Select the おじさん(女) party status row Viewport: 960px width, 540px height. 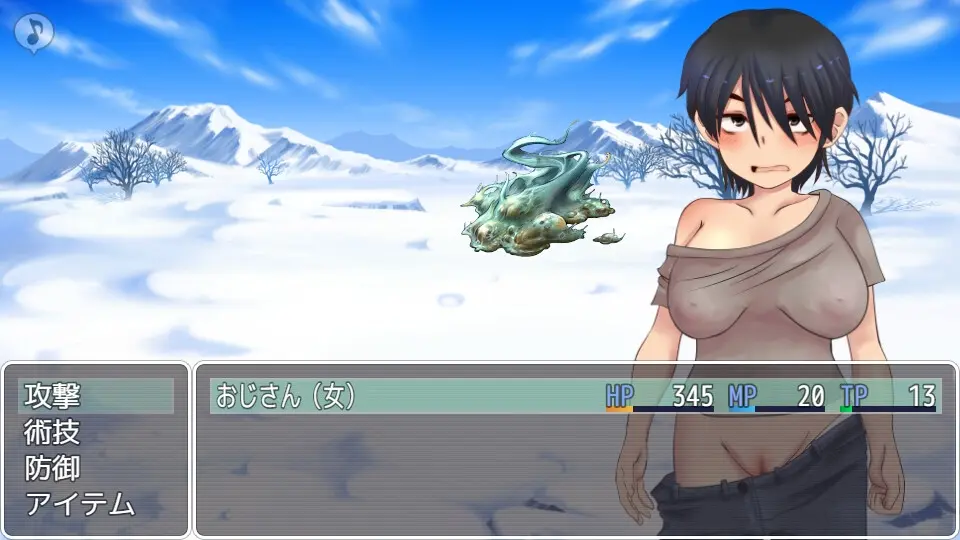[x=575, y=396]
